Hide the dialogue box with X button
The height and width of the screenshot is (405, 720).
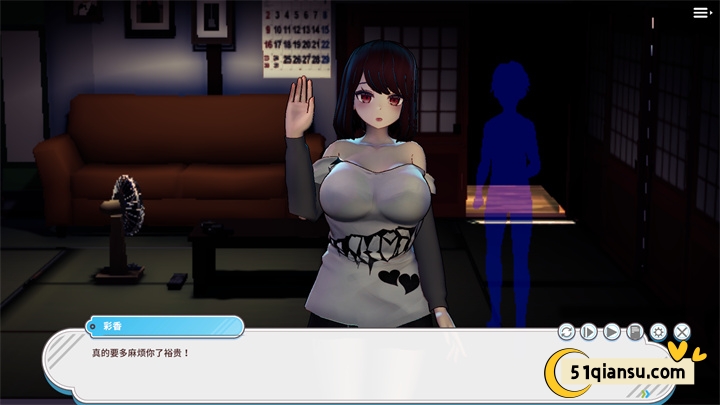point(682,331)
